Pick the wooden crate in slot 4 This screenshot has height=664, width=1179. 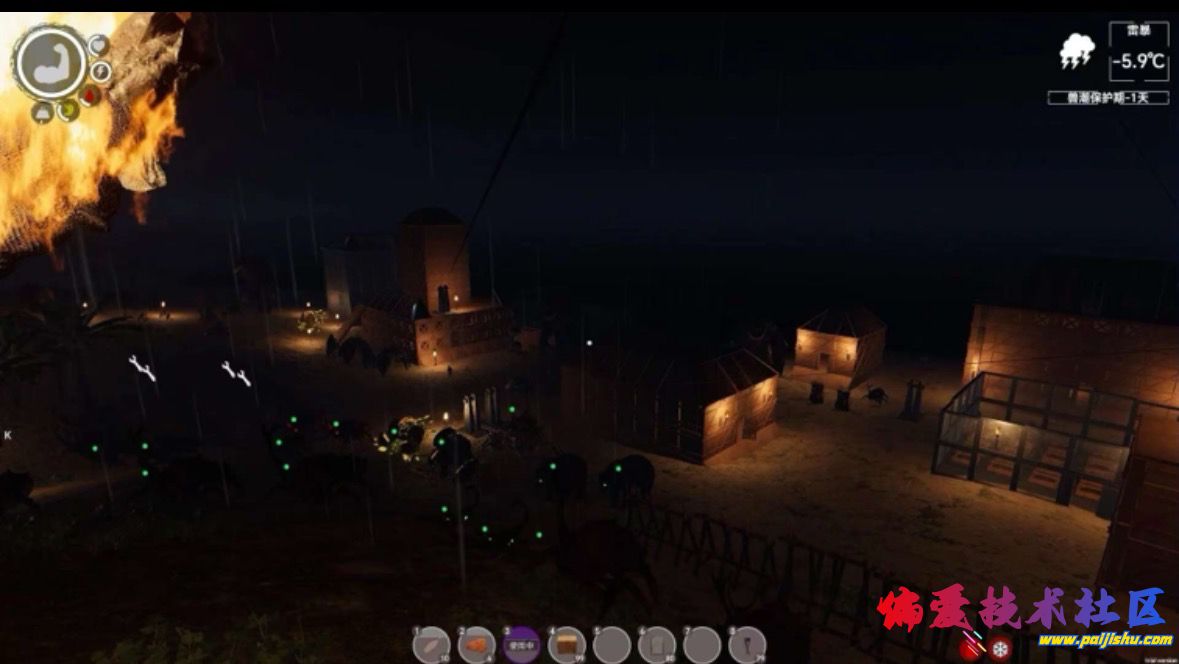pos(567,645)
